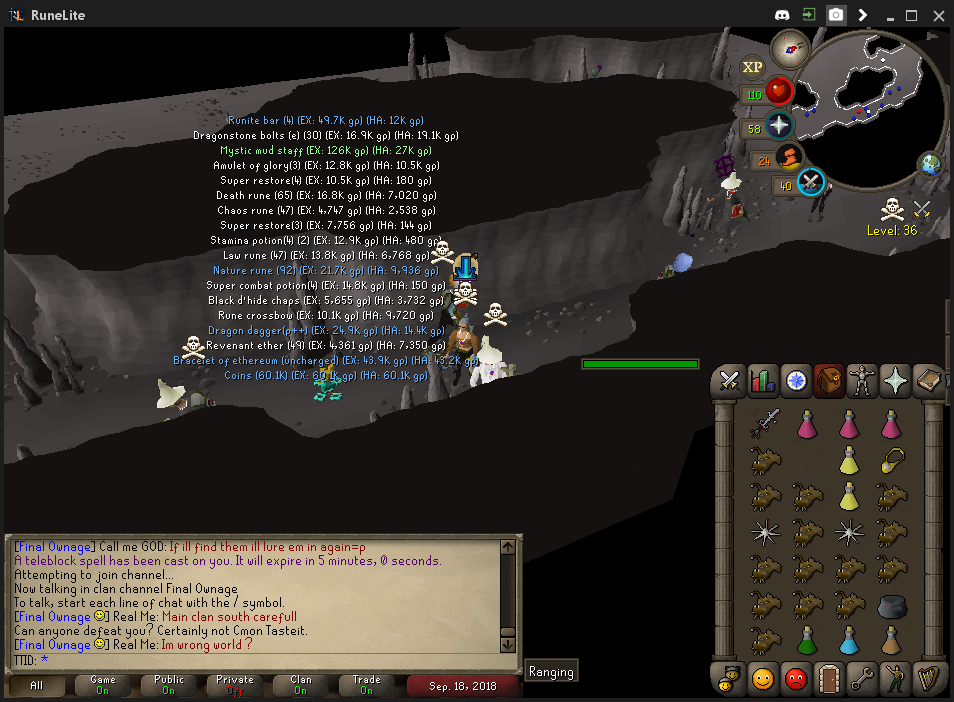Open the Combat Options tab
The width and height of the screenshot is (954, 702).
730,381
